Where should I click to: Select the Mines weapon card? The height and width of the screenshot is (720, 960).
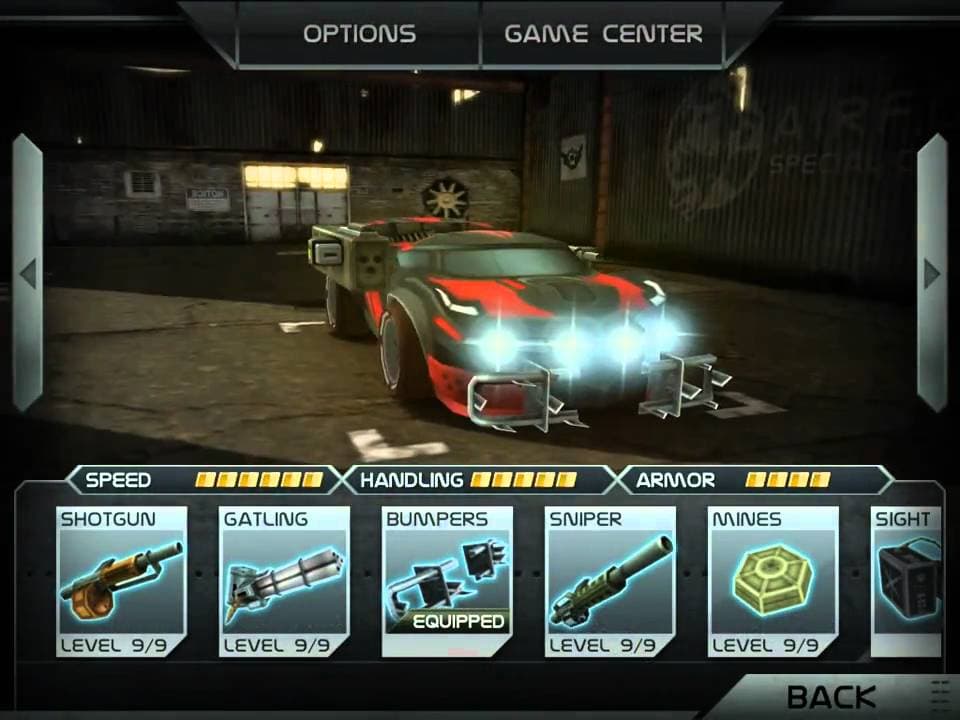[773, 582]
